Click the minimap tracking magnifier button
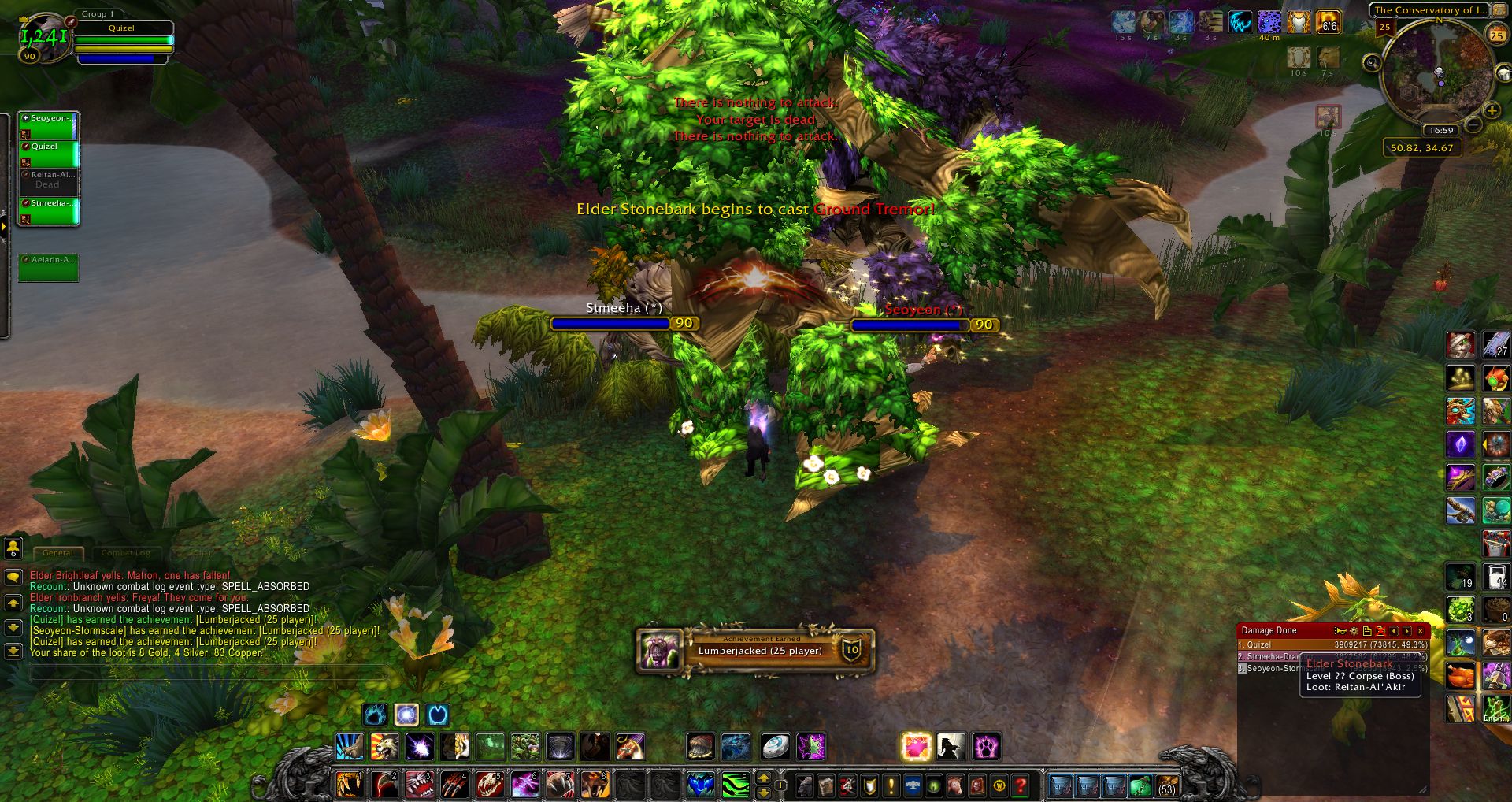The width and height of the screenshot is (1512, 802). point(1373,63)
